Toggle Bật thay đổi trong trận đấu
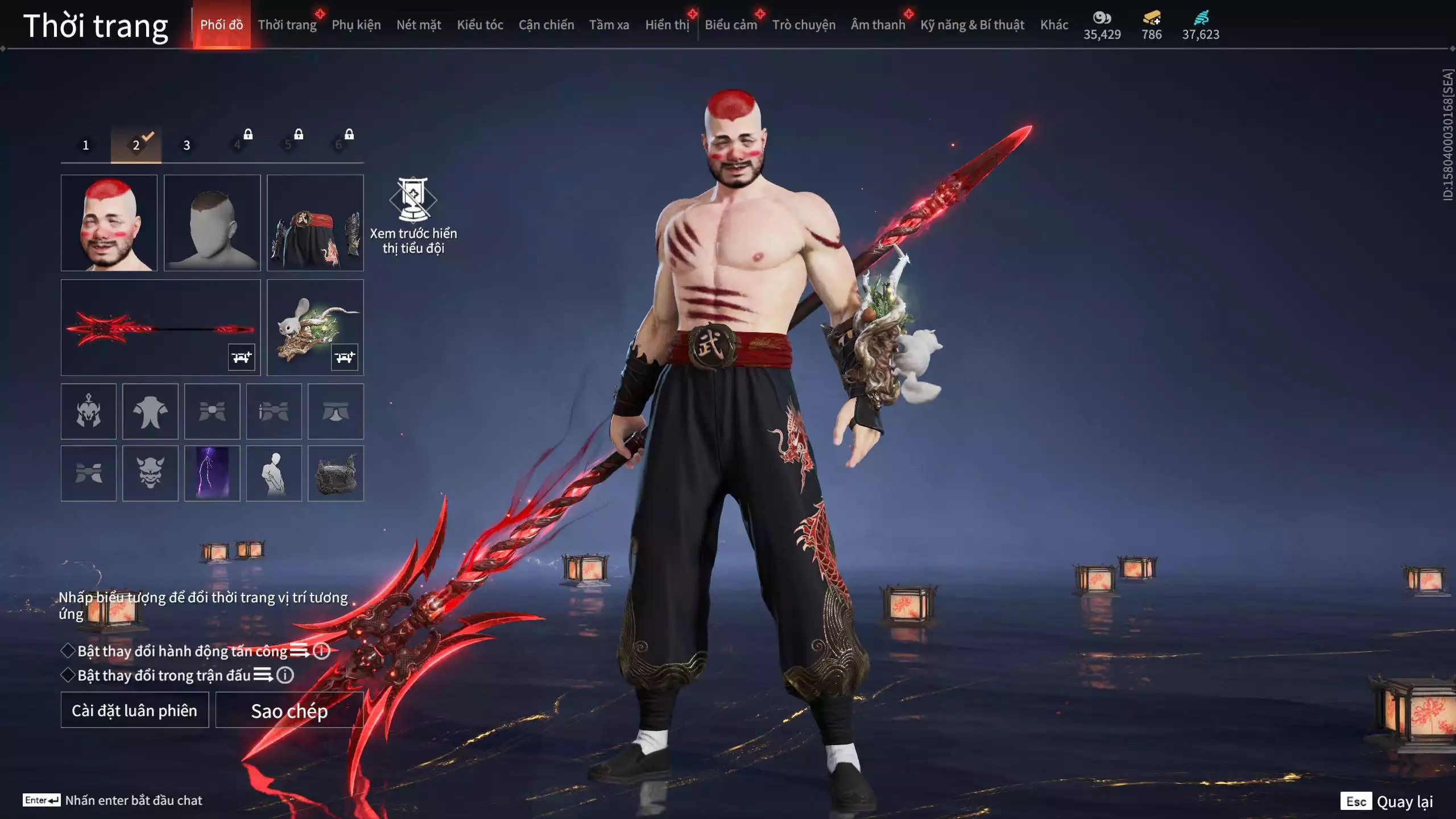 click(68, 675)
